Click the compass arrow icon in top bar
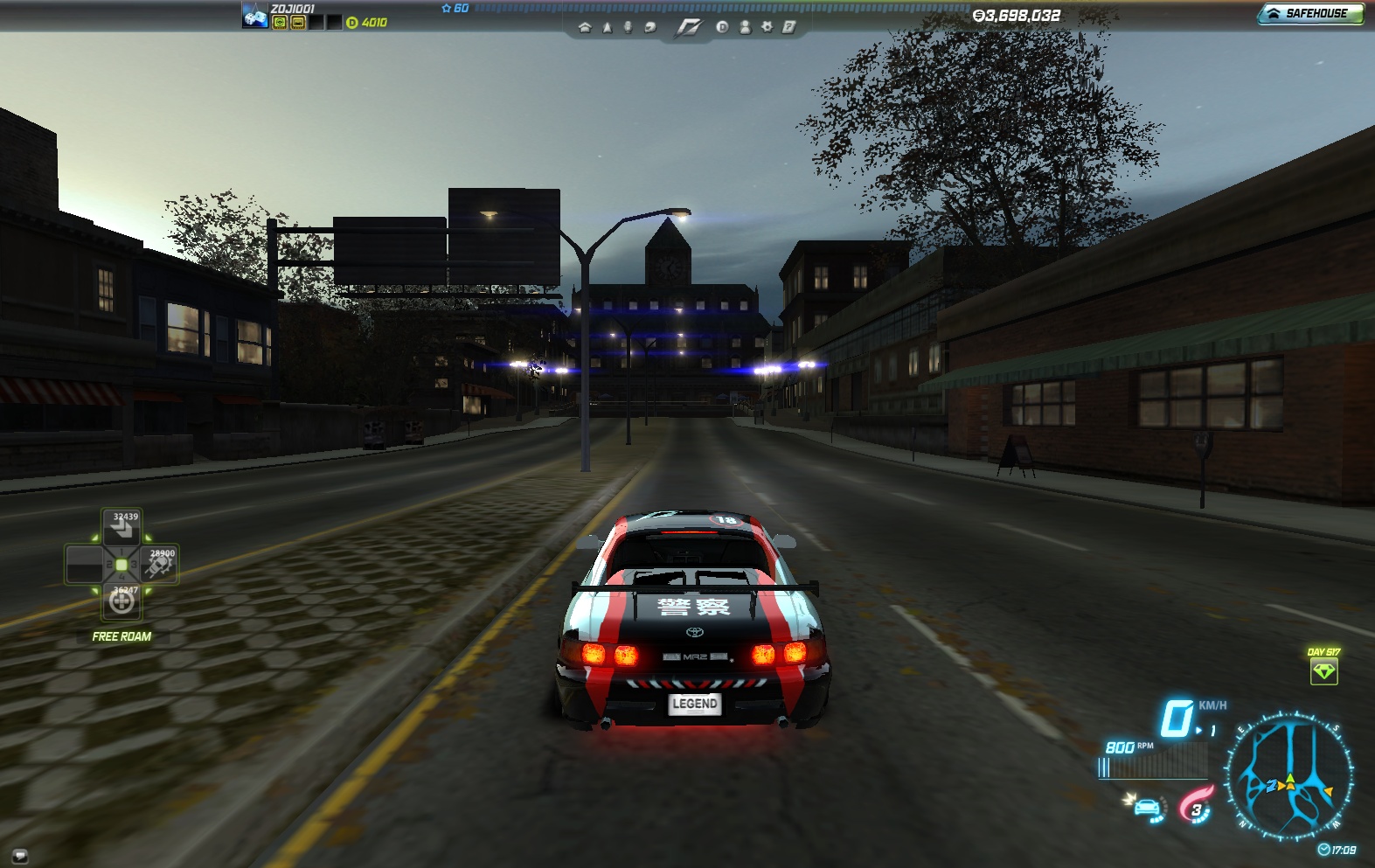The width and height of the screenshot is (1375, 868). (x=607, y=28)
